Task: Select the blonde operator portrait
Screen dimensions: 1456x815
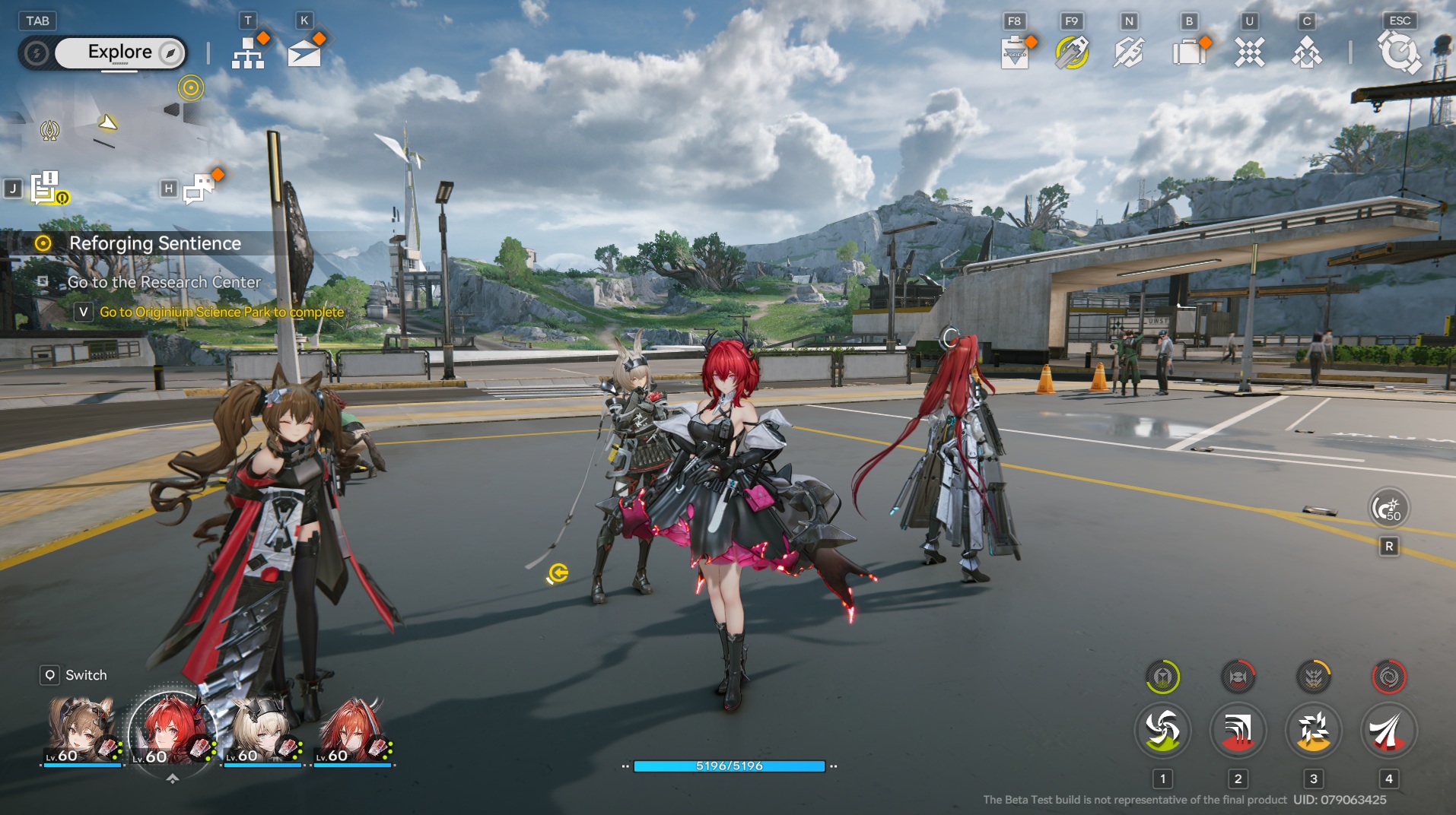Action: 262,731
